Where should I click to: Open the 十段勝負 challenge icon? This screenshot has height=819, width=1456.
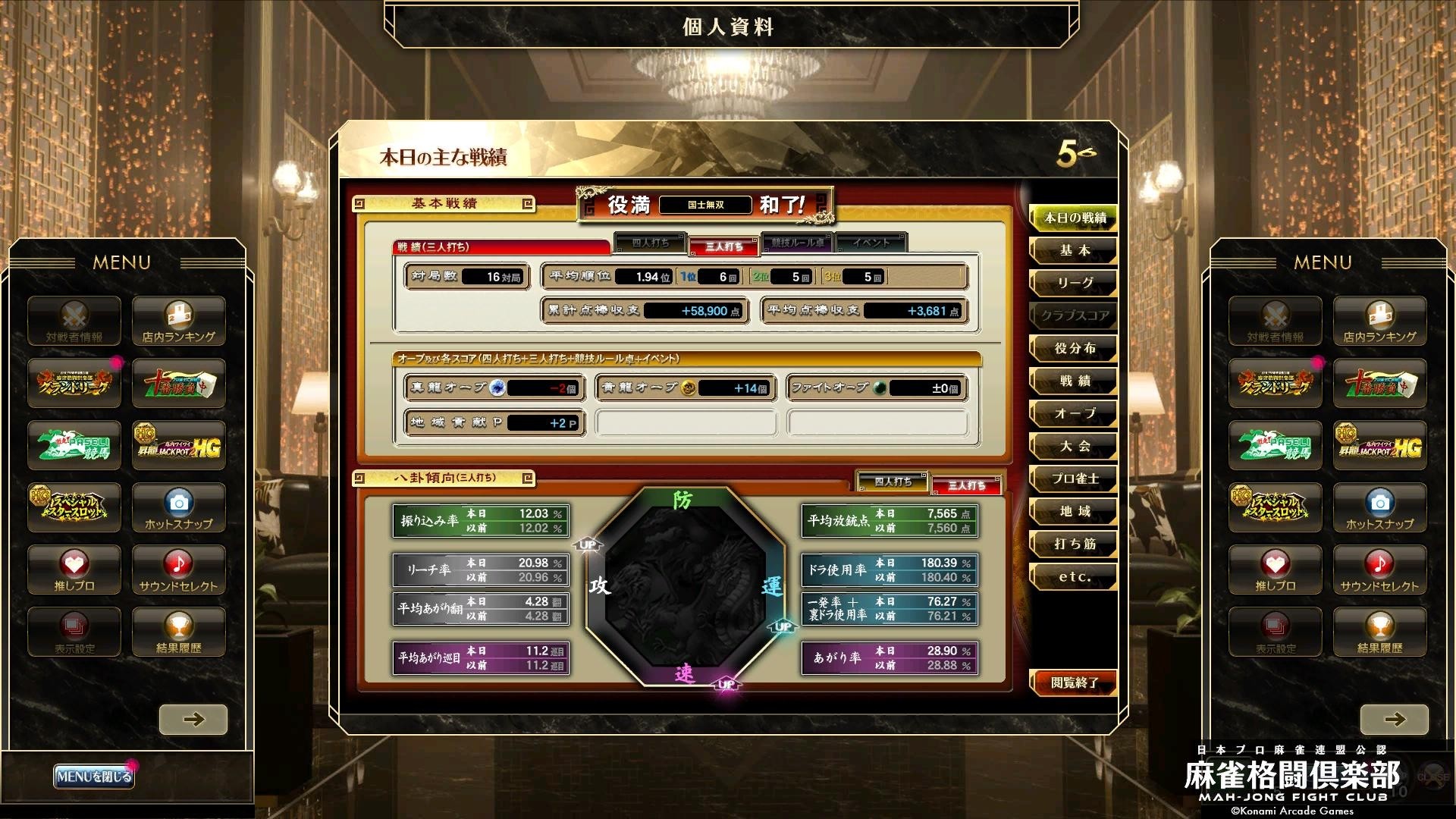tap(178, 383)
